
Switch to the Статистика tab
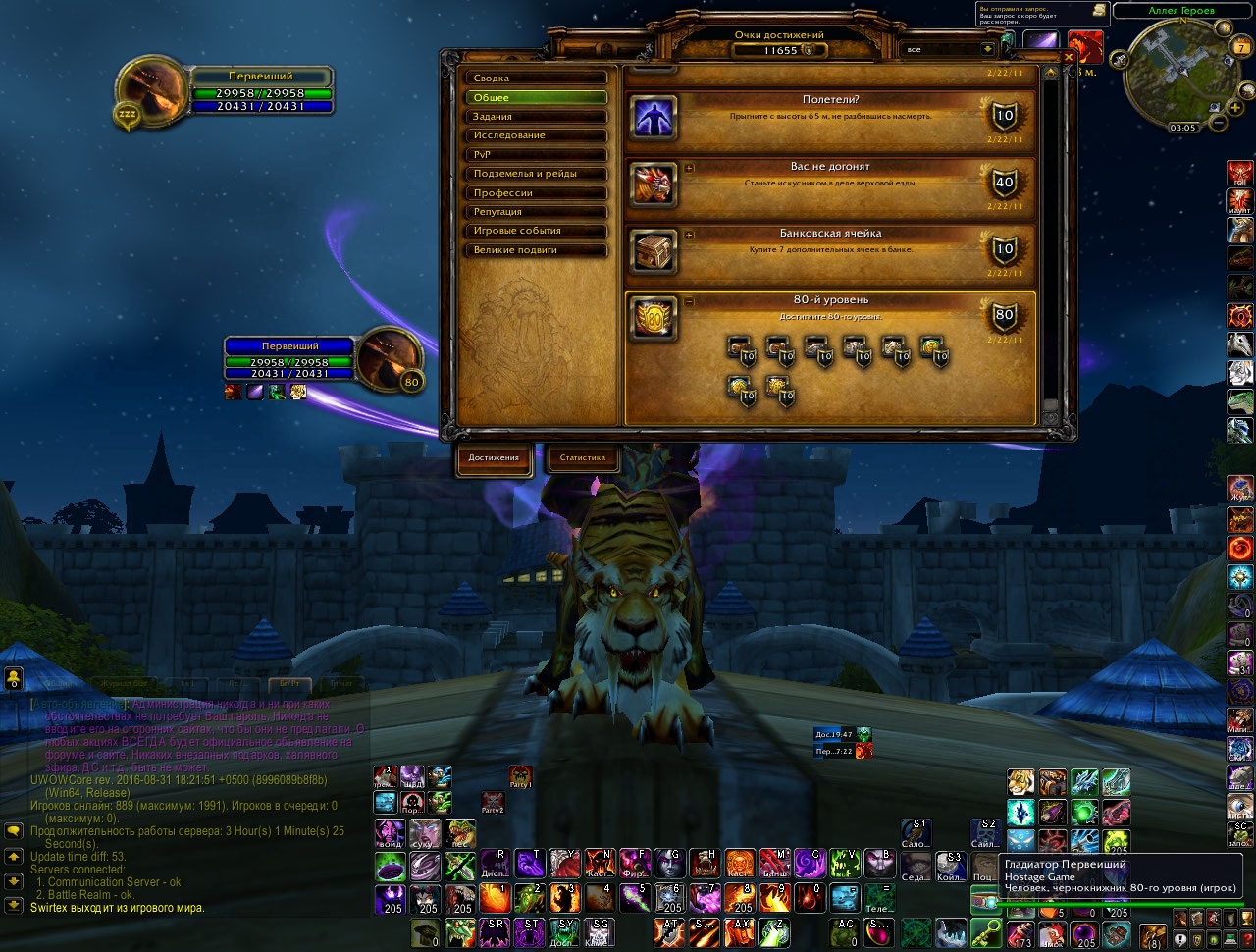click(x=583, y=458)
